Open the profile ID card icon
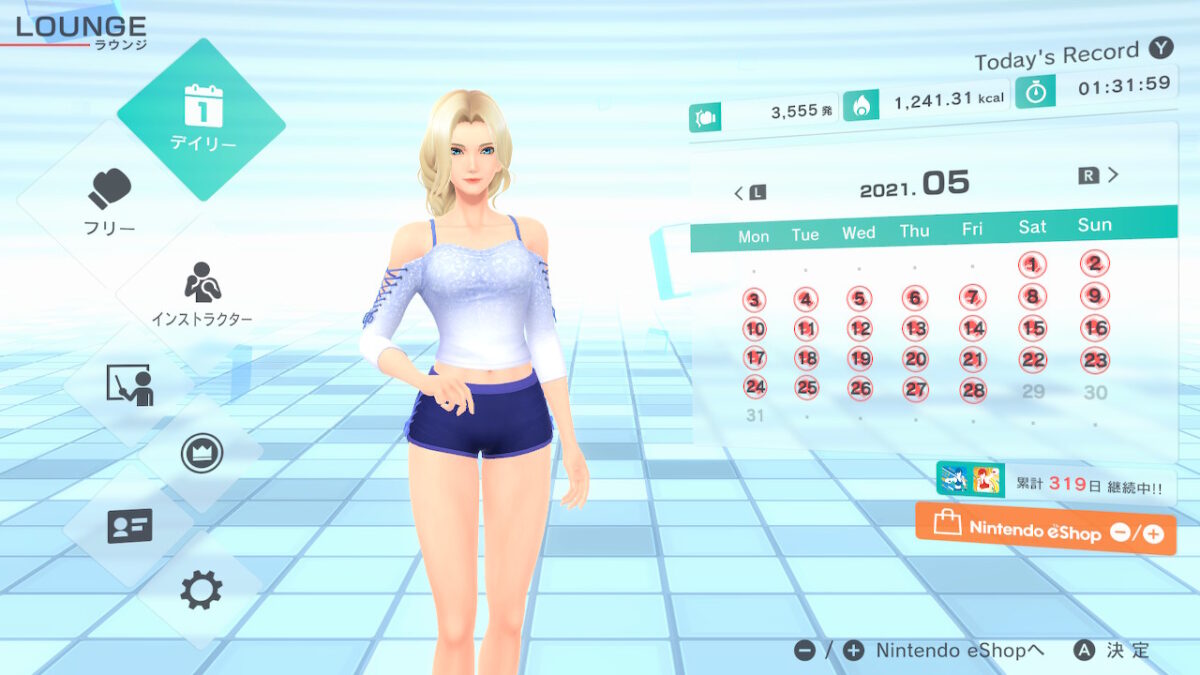 130,524
